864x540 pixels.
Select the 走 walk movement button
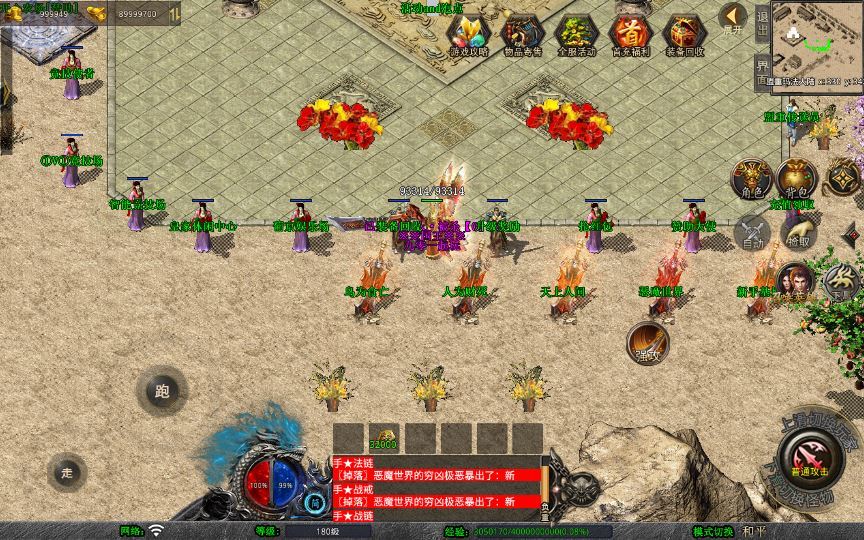[x=67, y=471]
